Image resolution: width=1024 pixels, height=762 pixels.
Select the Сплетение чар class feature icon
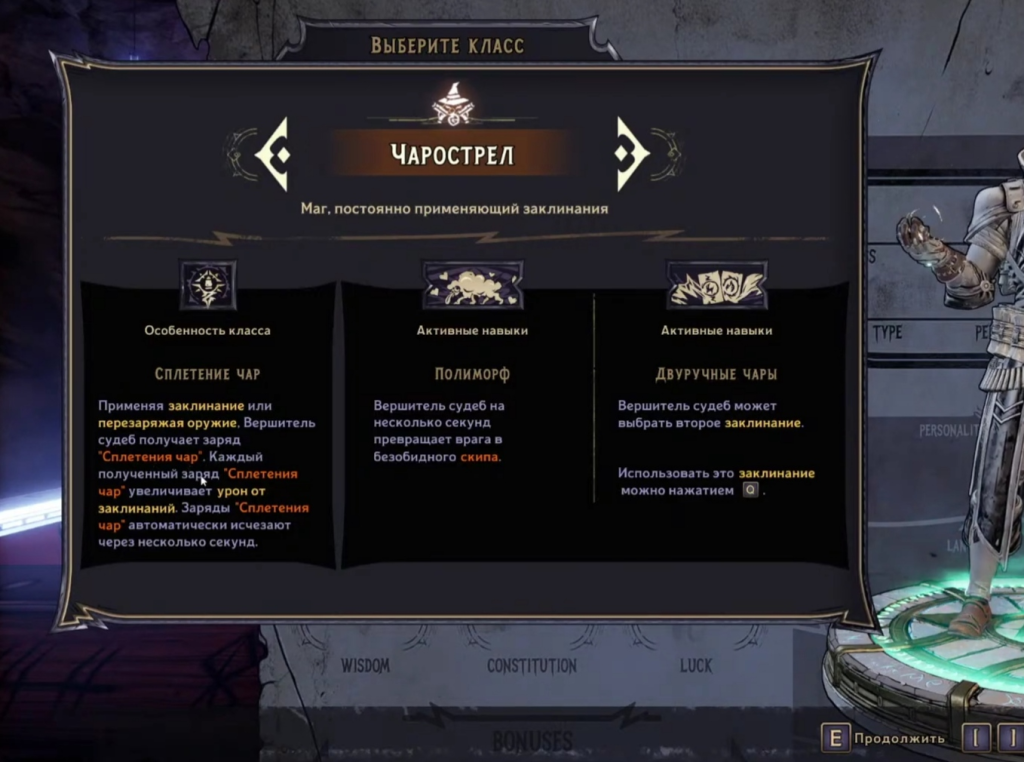pos(208,286)
